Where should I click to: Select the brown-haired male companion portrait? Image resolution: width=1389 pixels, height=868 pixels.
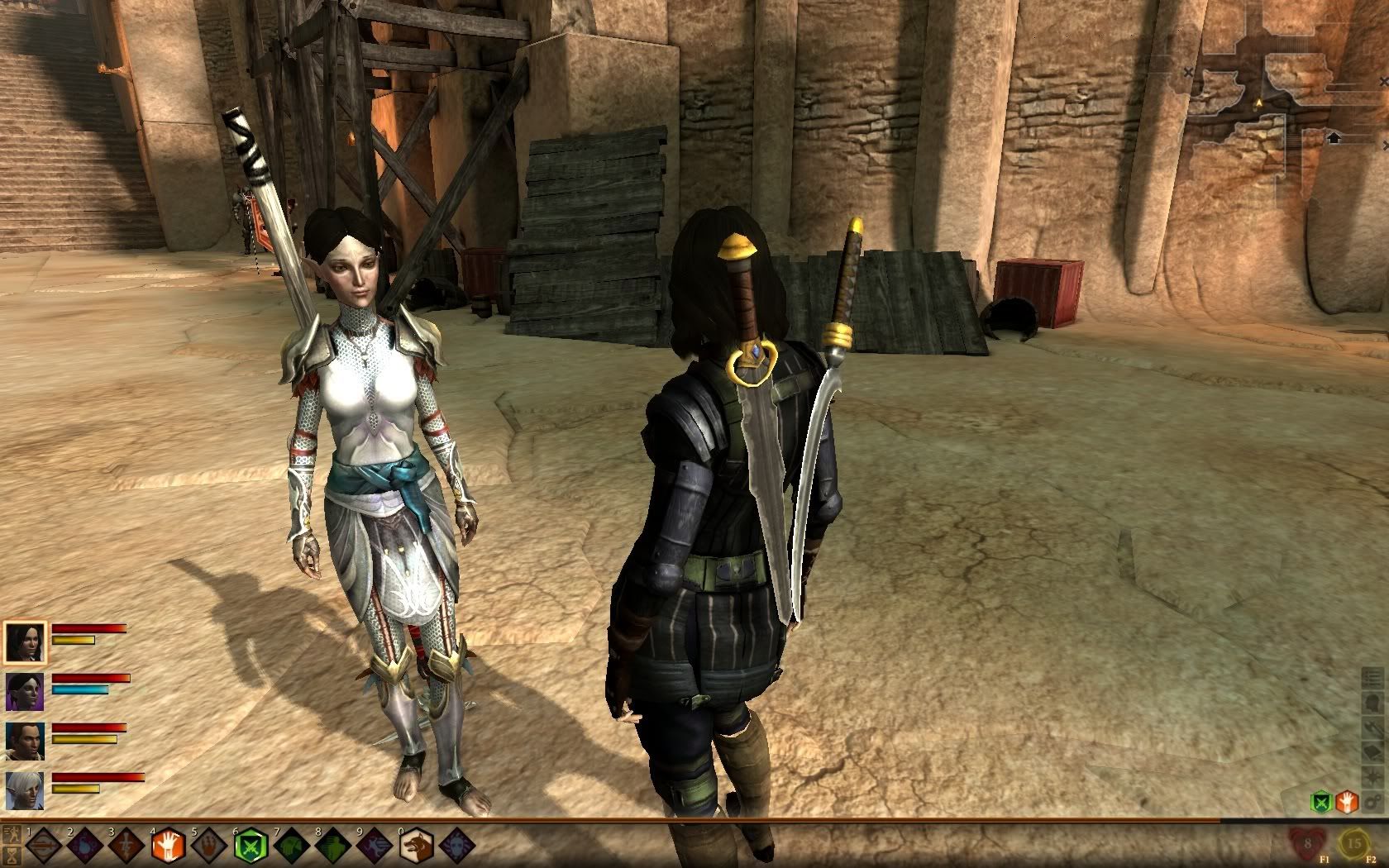click(23, 742)
